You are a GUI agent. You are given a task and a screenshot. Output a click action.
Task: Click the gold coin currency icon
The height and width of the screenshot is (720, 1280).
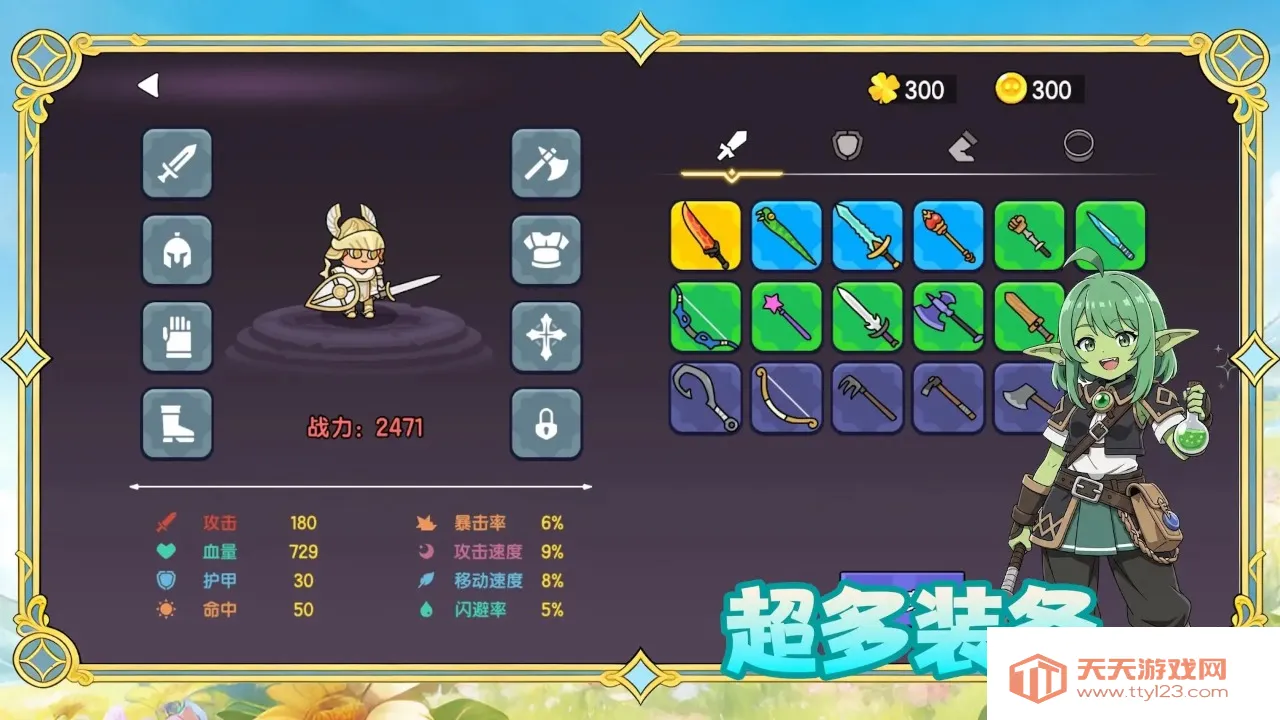click(1011, 90)
